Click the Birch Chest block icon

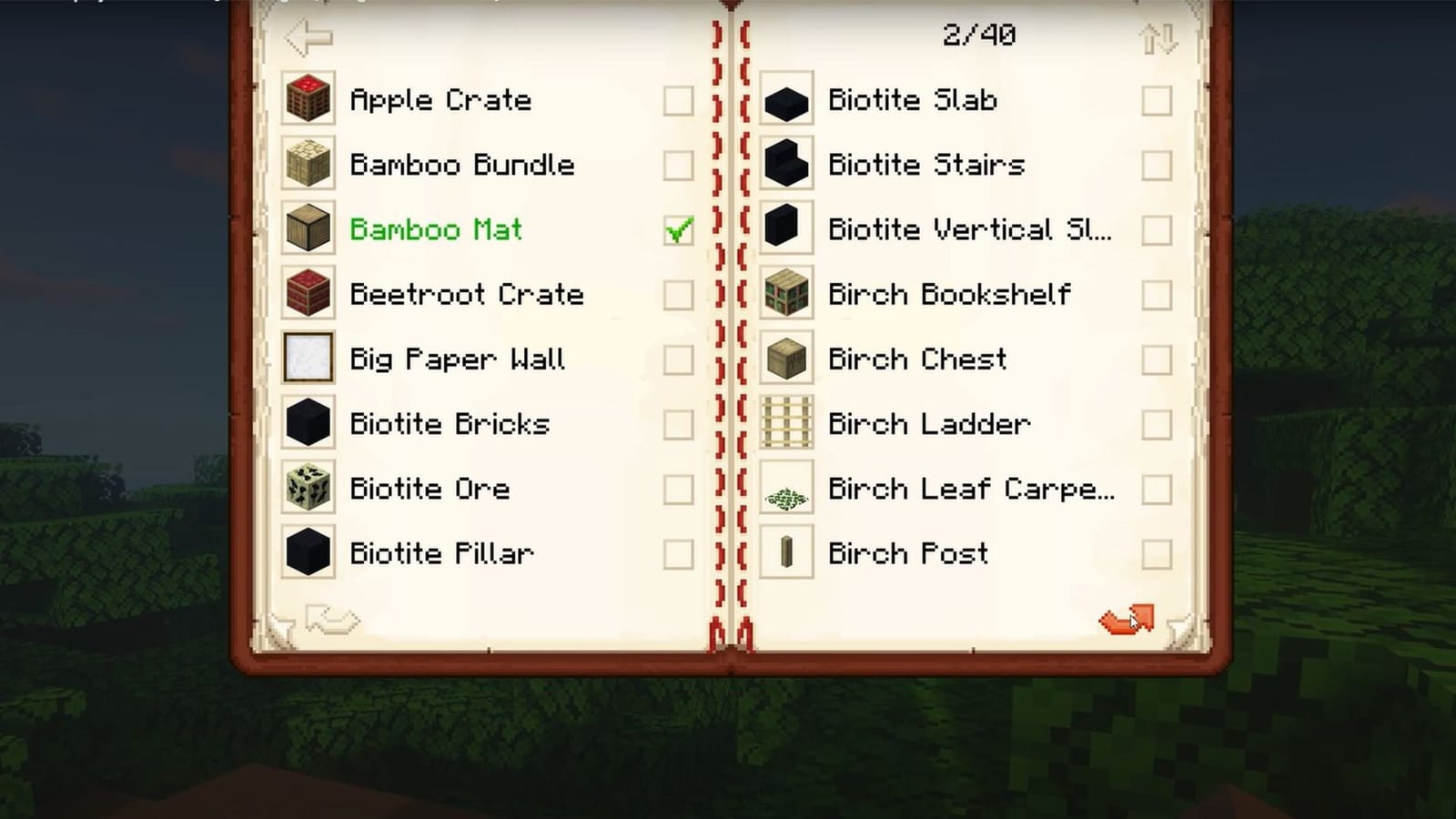[x=785, y=359]
